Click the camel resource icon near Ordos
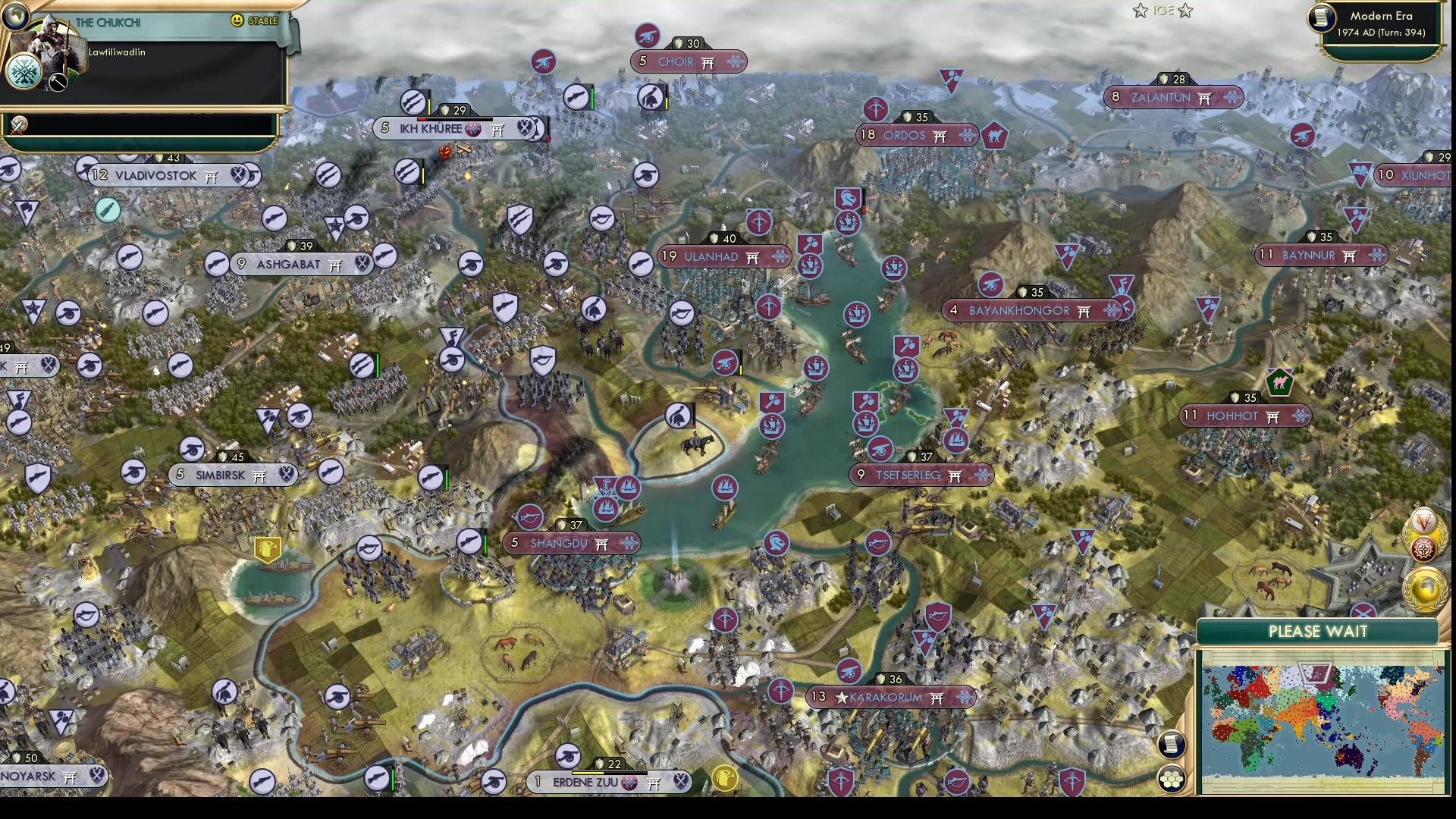Image resolution: width=1456 pixels, height=819 pixels. click(993, 137)
